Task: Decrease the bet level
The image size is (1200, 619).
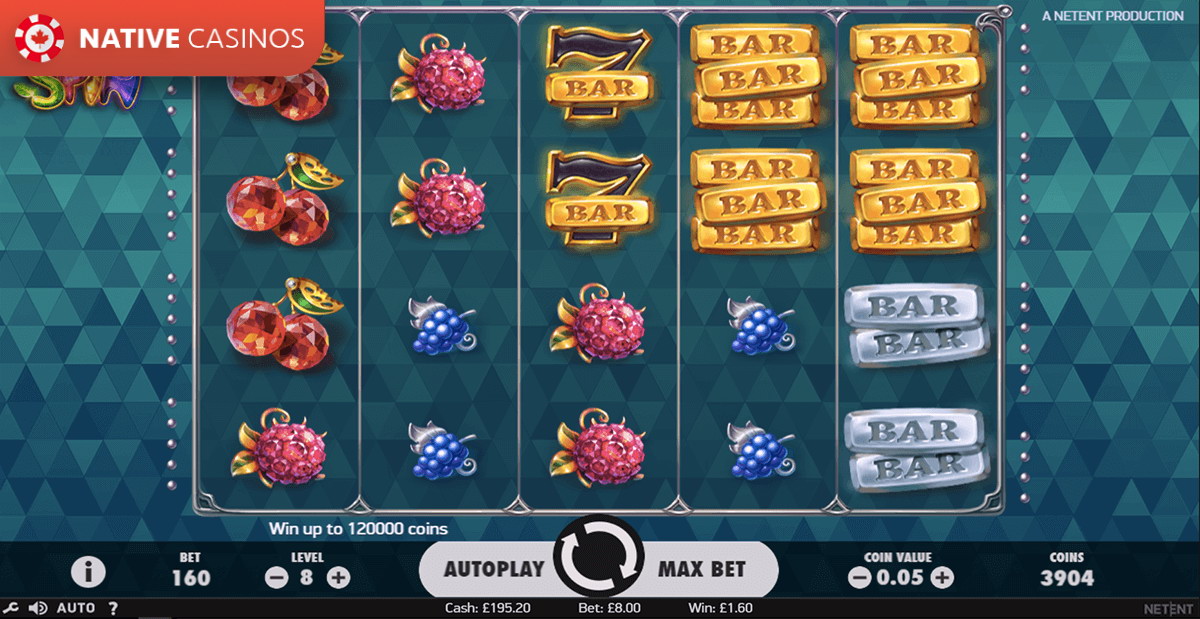Action: point(275,577)
